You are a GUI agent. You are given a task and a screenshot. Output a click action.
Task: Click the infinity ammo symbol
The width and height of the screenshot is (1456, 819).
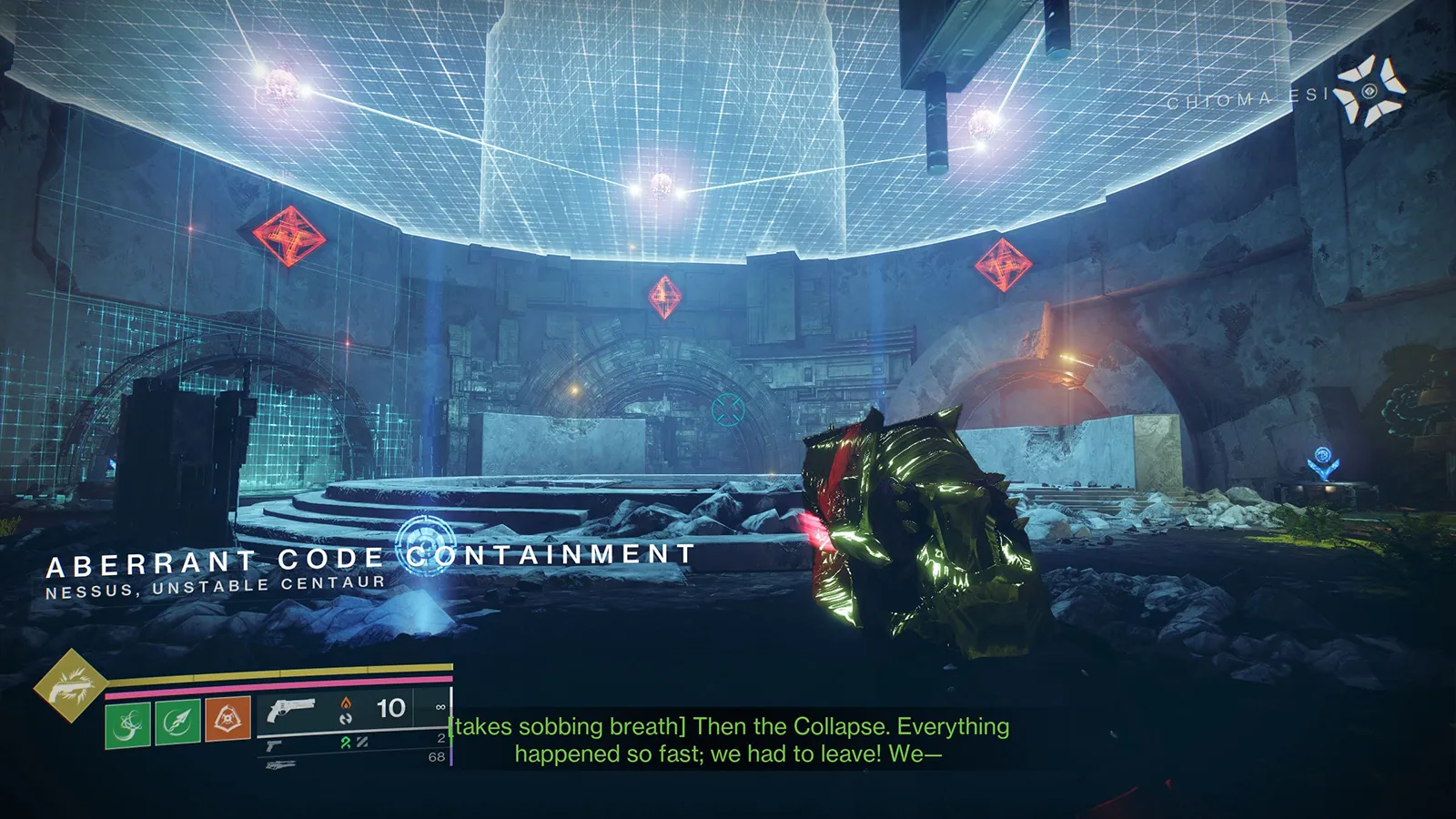441,705
